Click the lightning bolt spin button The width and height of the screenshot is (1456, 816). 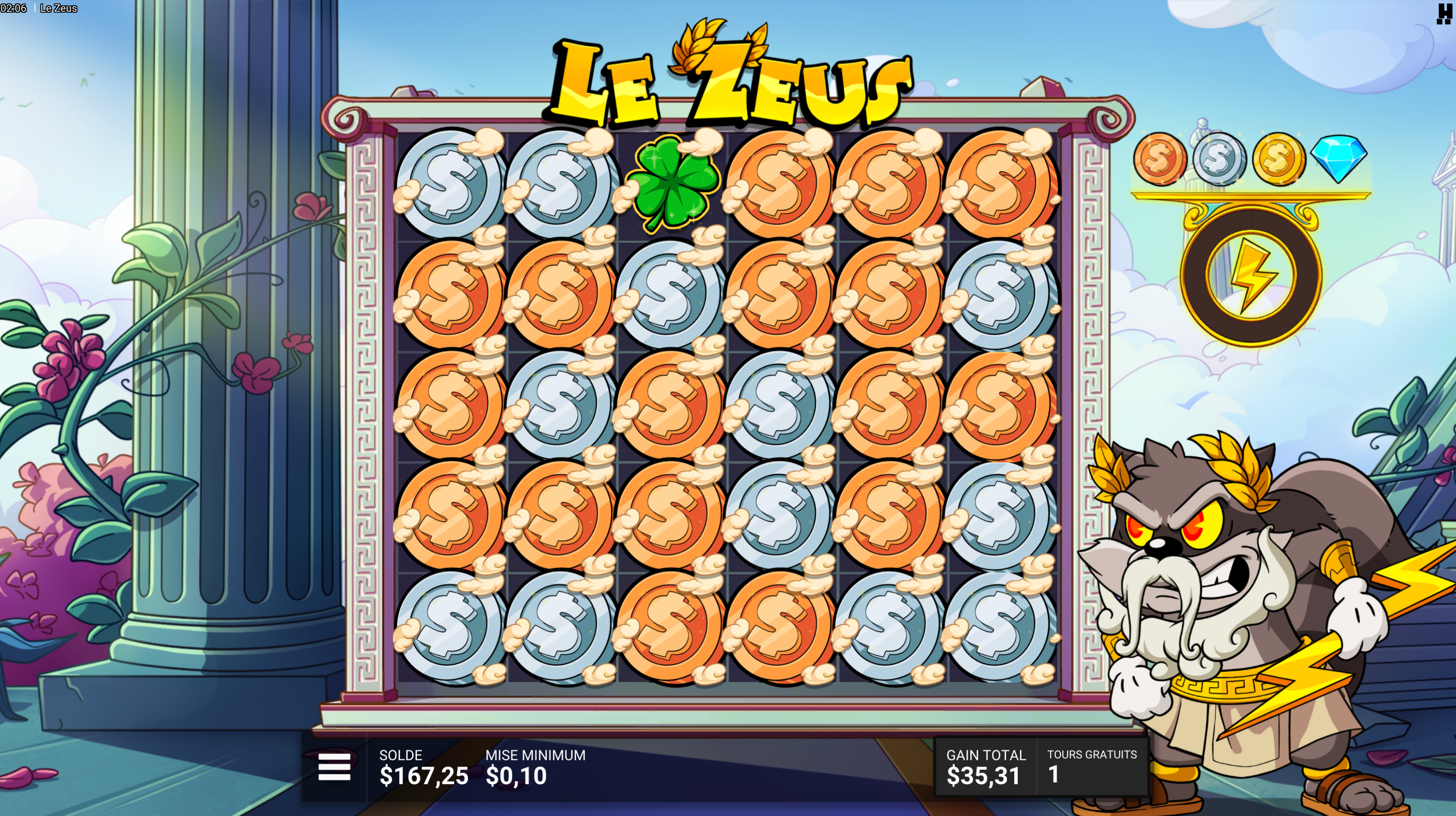click(1251, 275)
